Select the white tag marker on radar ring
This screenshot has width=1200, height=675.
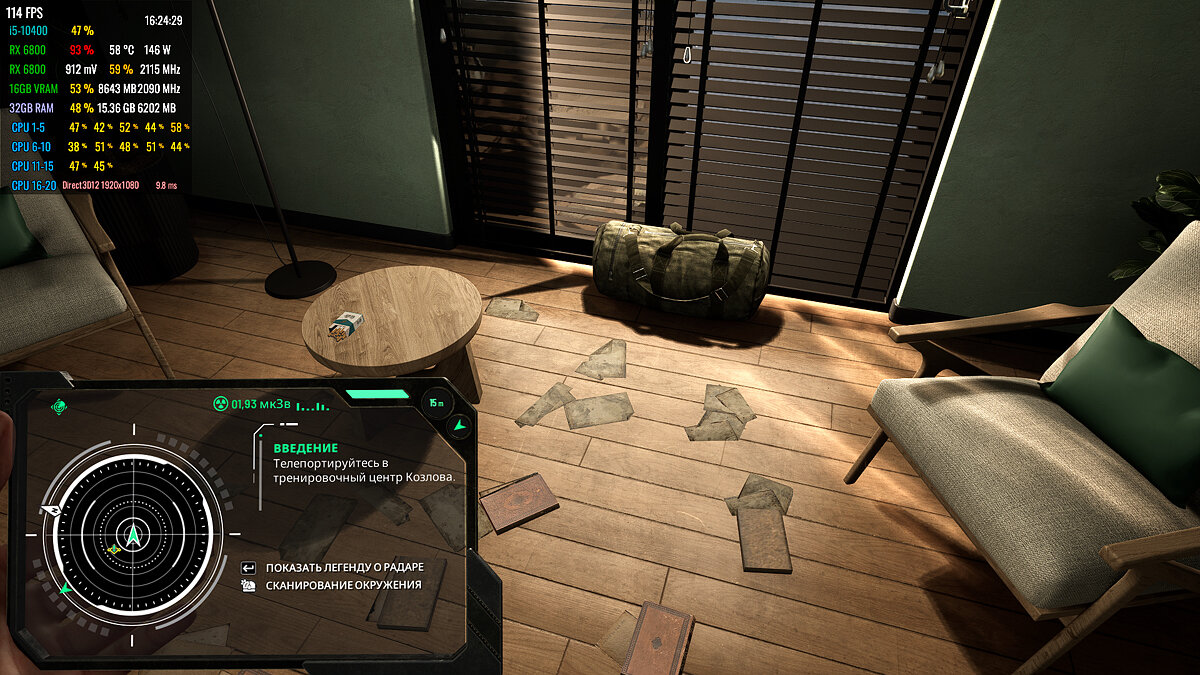(x=46, y=509)
